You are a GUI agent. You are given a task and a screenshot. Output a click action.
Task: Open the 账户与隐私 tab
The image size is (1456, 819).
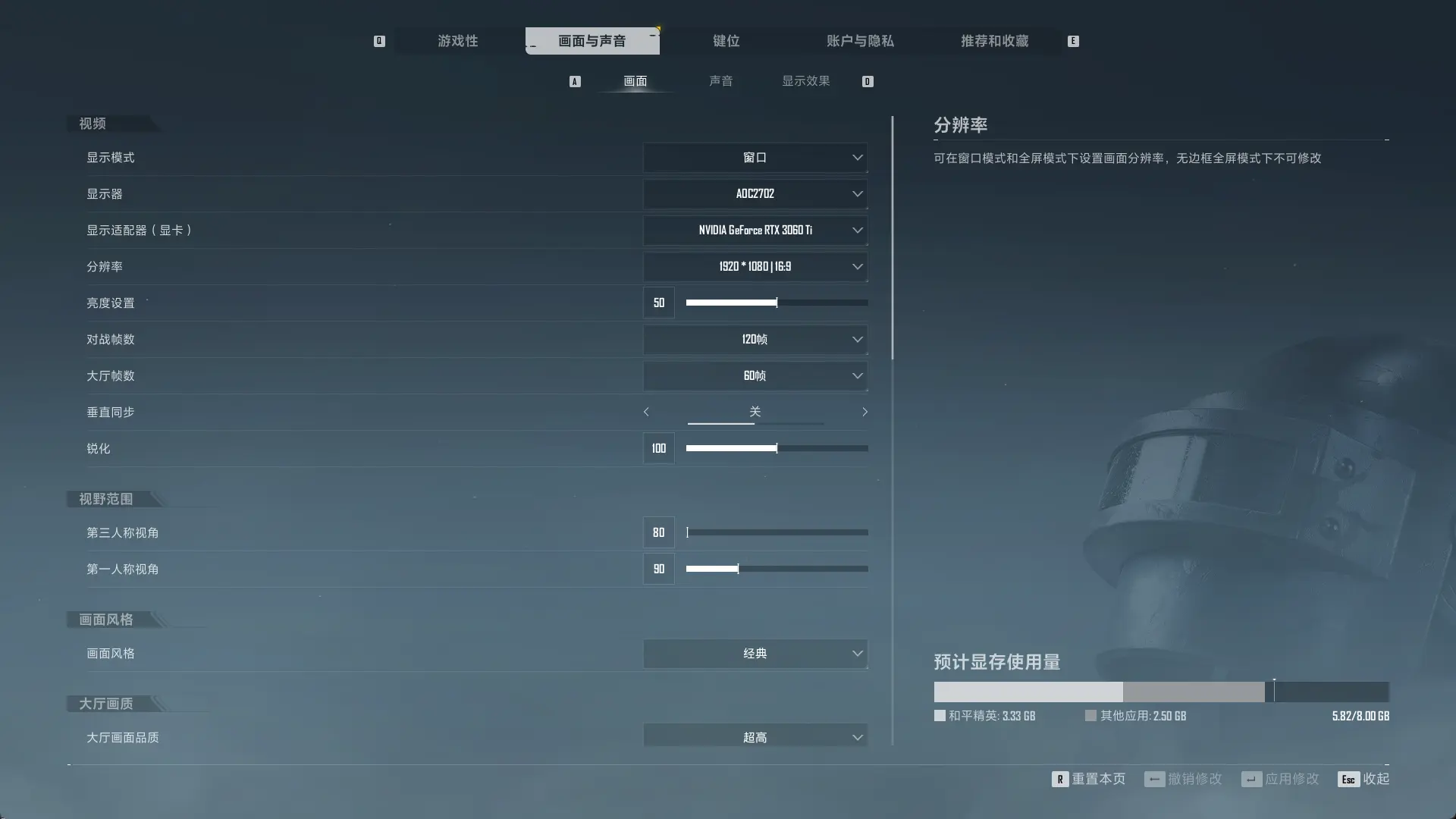pyautogui.click(x=861, y=41)
